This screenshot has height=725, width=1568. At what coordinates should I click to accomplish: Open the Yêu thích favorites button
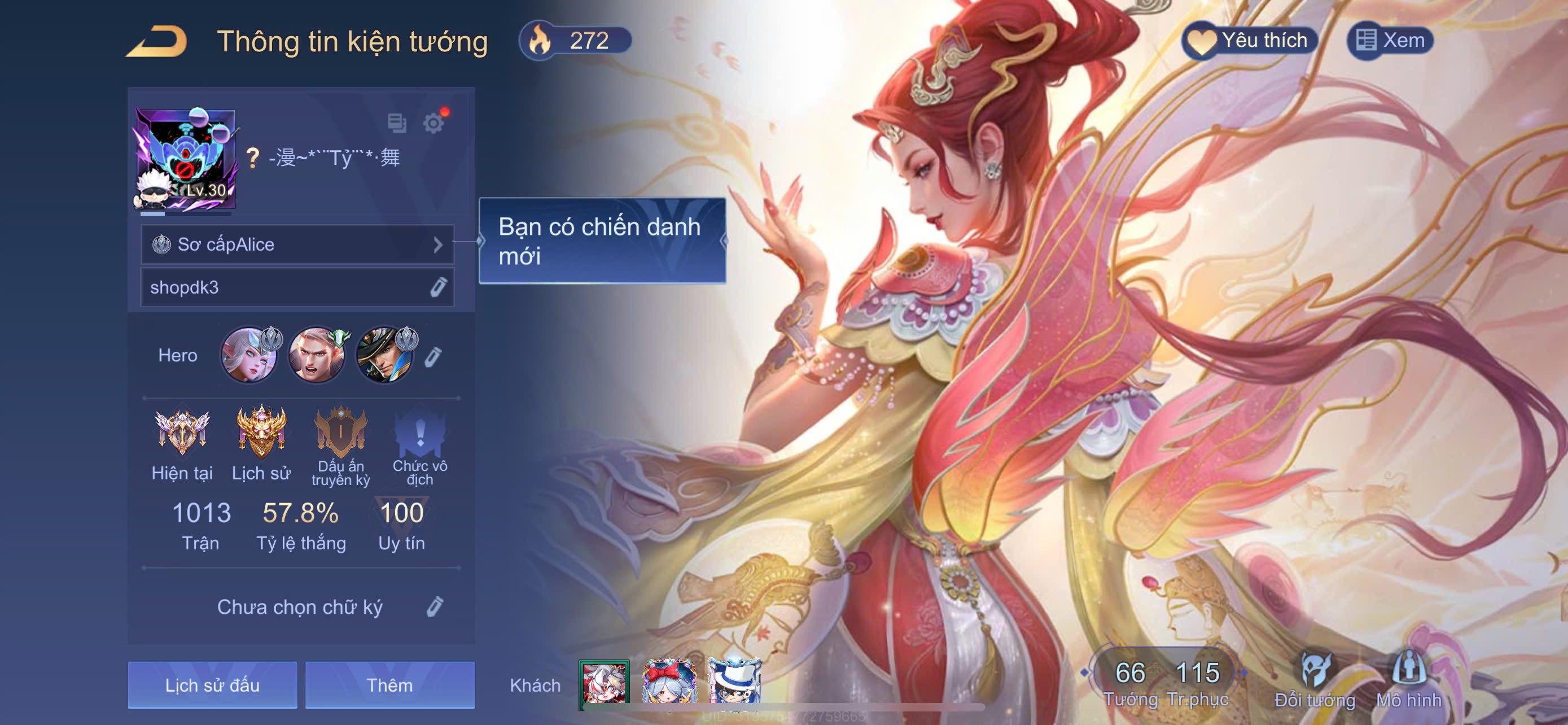point(1250,41)
